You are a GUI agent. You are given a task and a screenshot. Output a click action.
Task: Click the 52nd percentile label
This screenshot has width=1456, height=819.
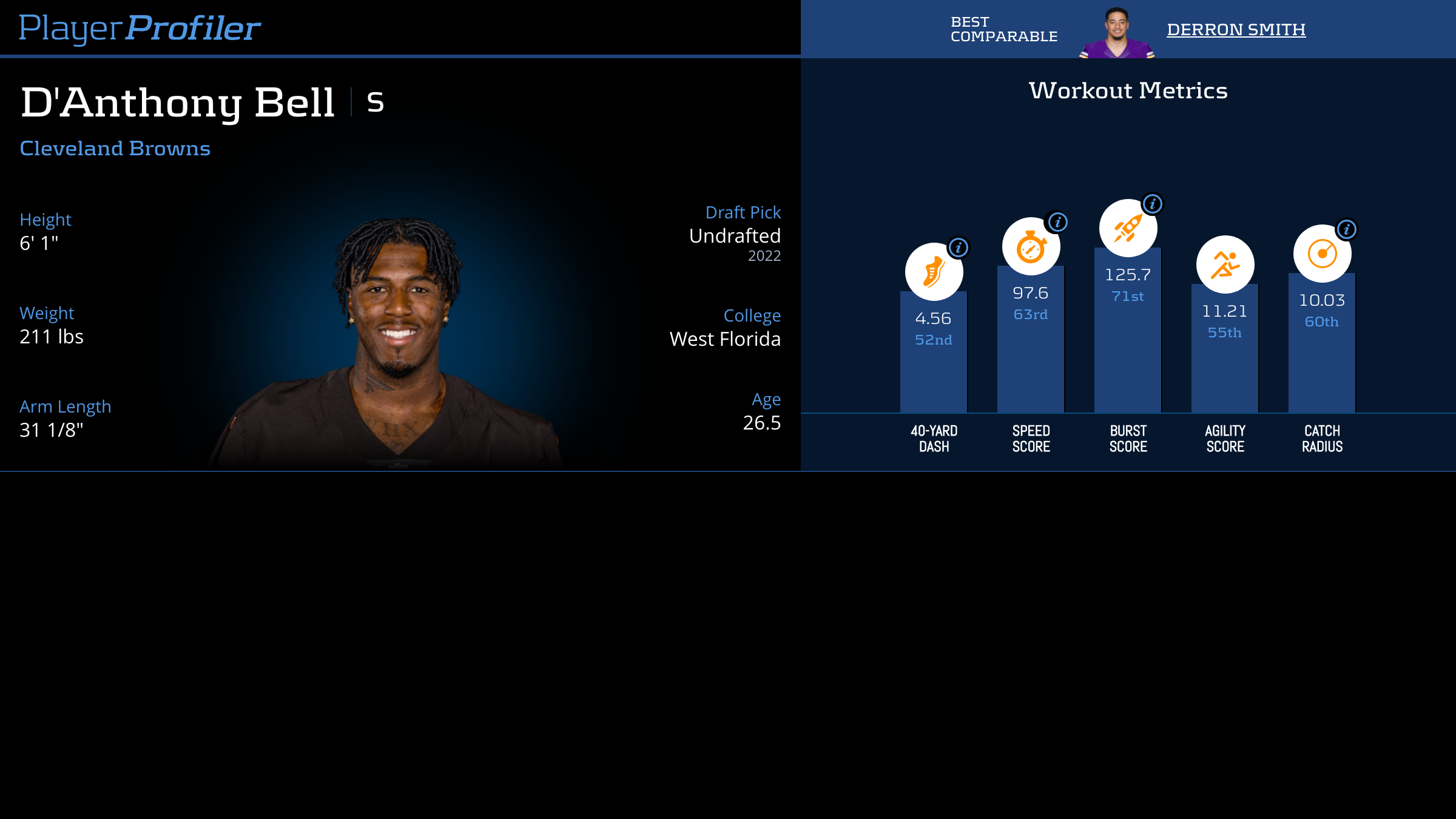(933, 340)
